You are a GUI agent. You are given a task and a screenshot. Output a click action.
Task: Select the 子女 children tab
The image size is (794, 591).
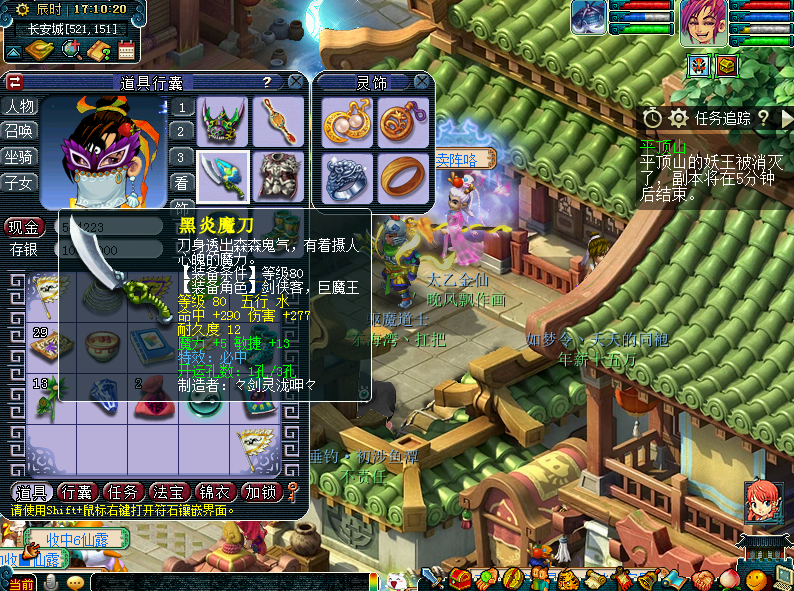point(20,183)
